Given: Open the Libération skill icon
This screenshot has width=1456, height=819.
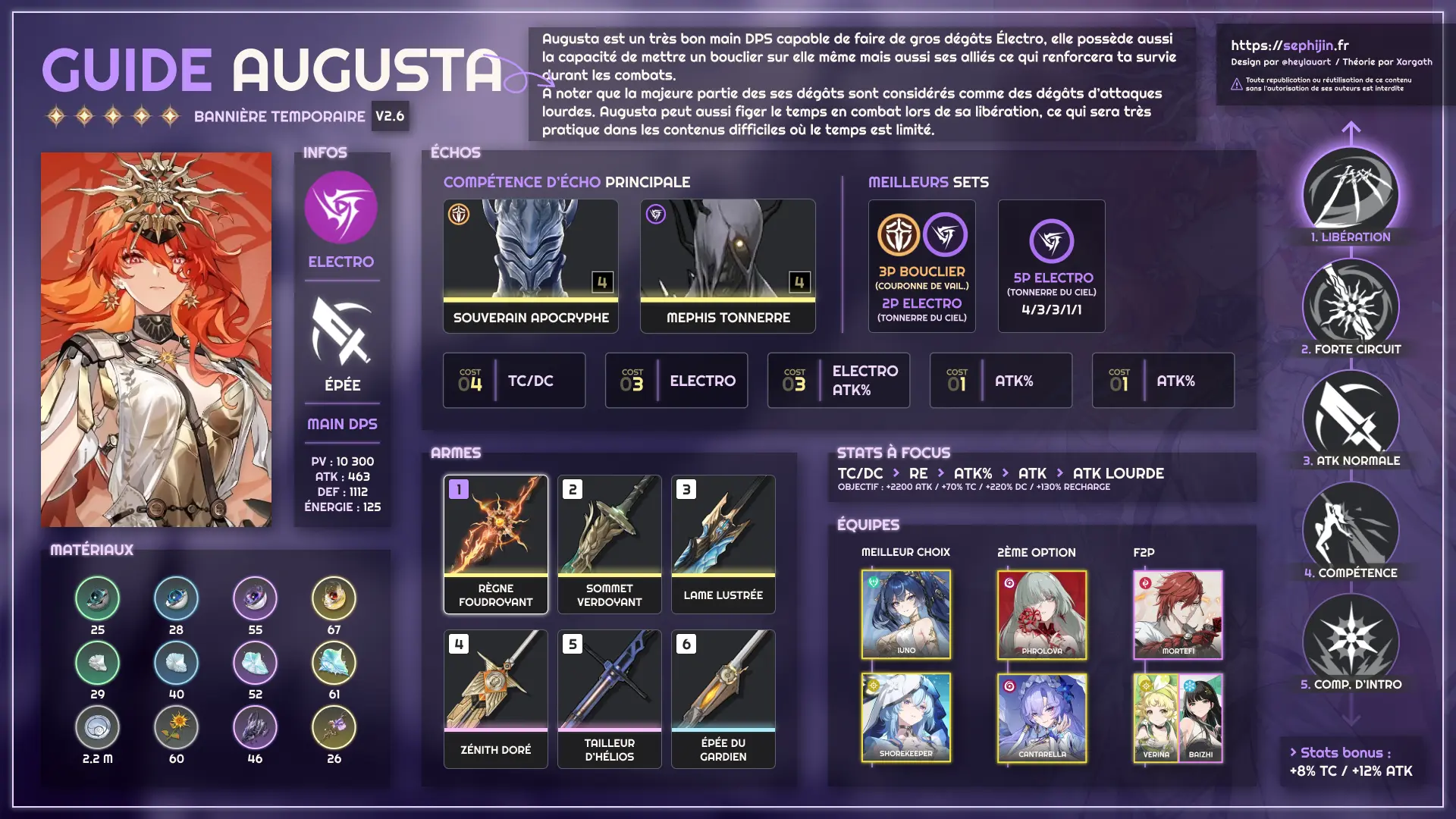Looking at the screenshot, I should (1351, 193).
